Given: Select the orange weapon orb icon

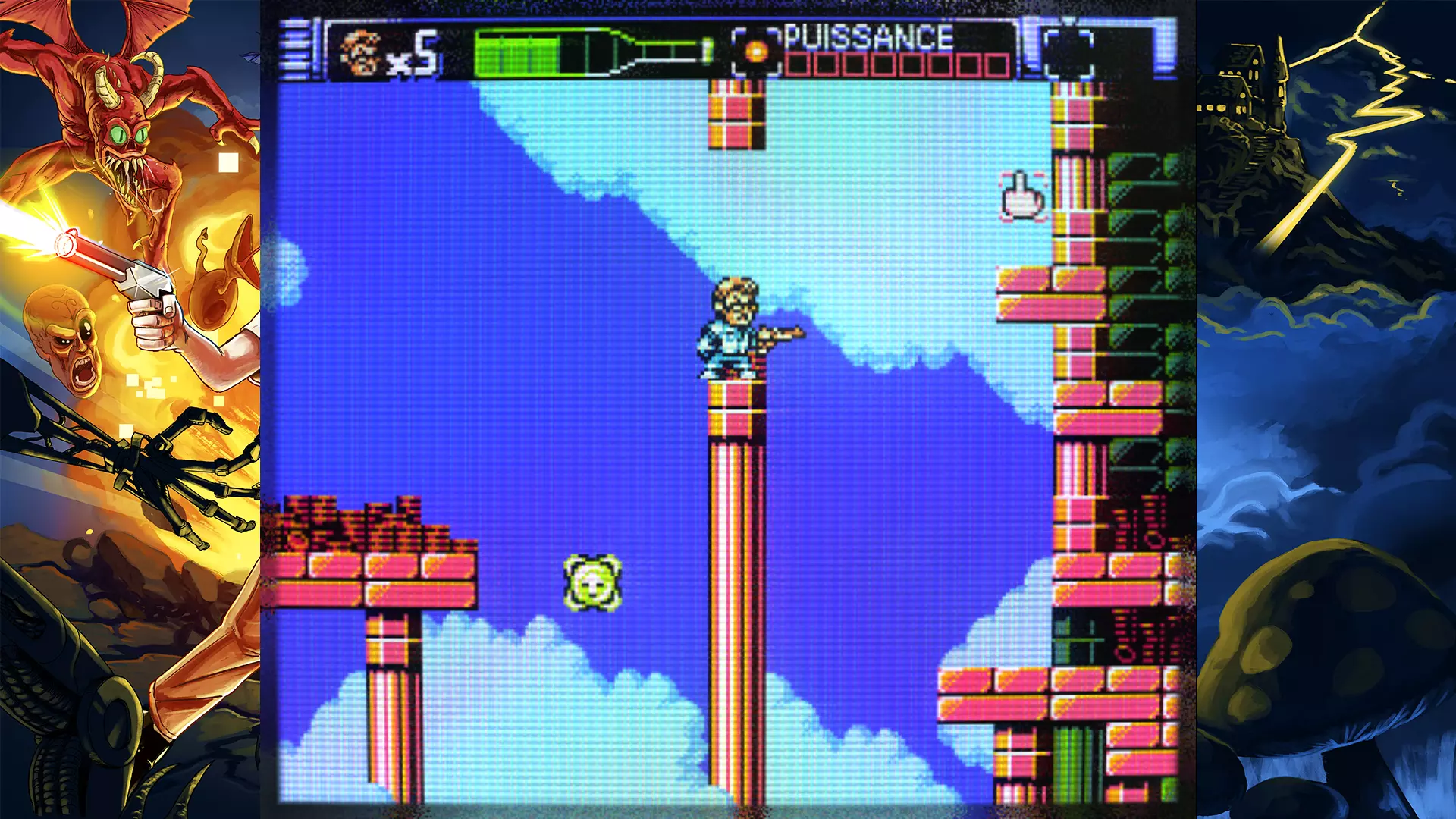Looking at the screenshot, I should (756, 52).
